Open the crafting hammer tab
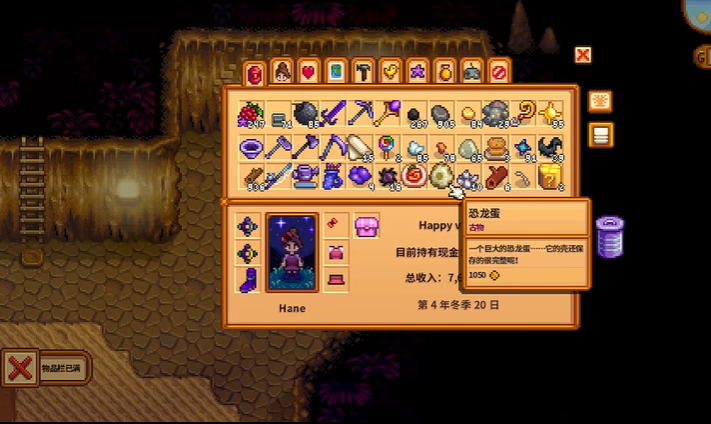 click(364, 71)
